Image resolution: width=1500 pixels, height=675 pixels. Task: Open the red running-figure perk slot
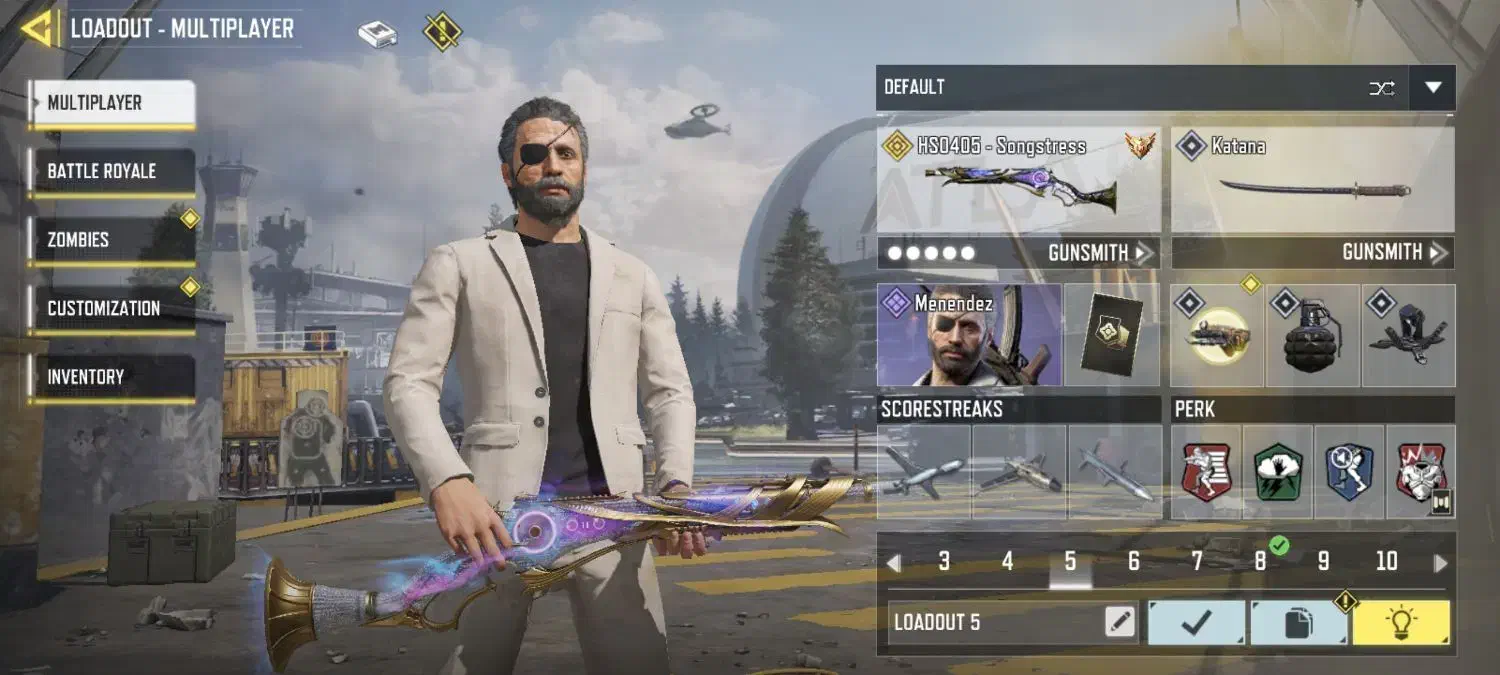(1206, 471)
